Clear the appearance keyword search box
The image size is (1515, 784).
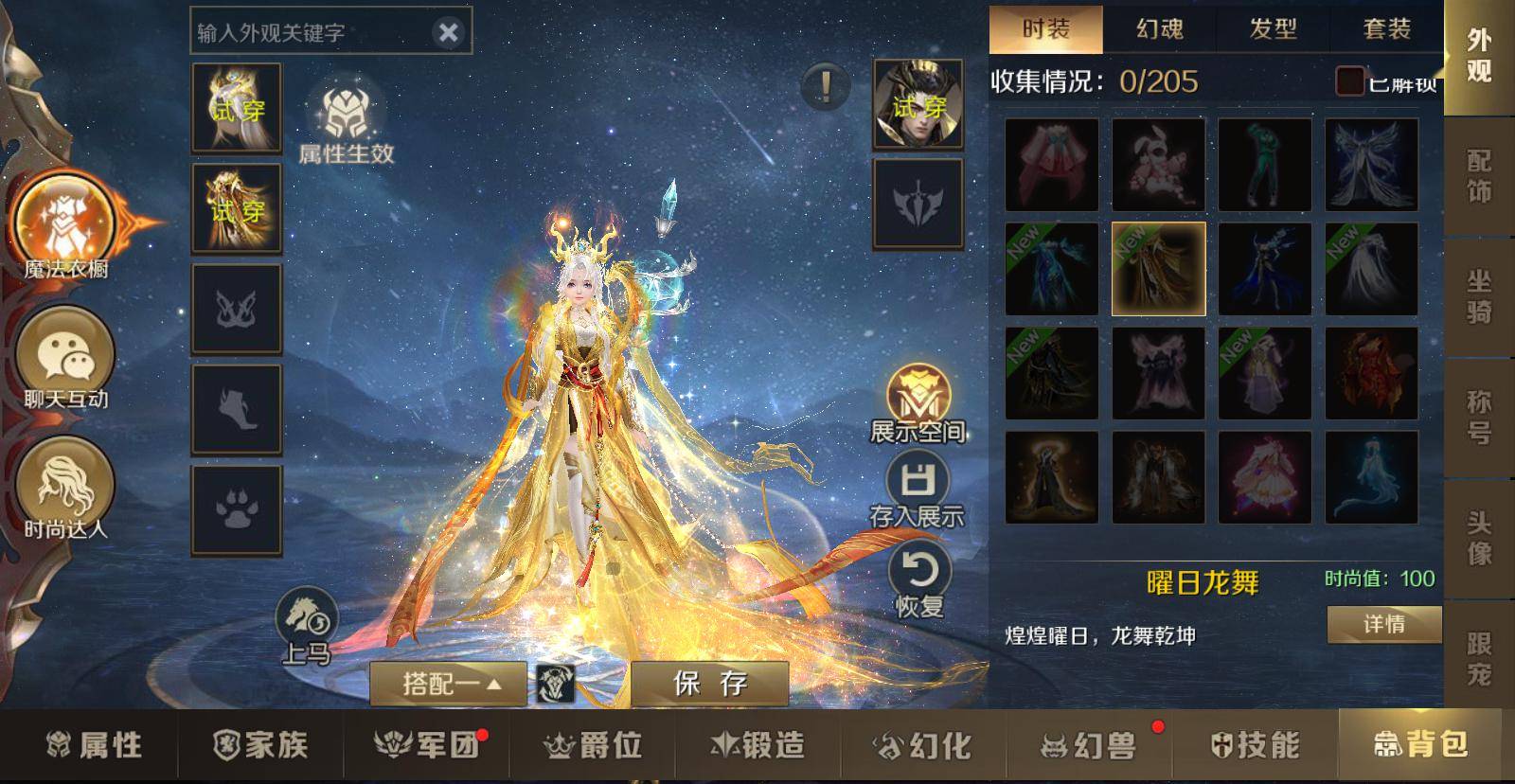pyautogui.click(x=448, y=33)
